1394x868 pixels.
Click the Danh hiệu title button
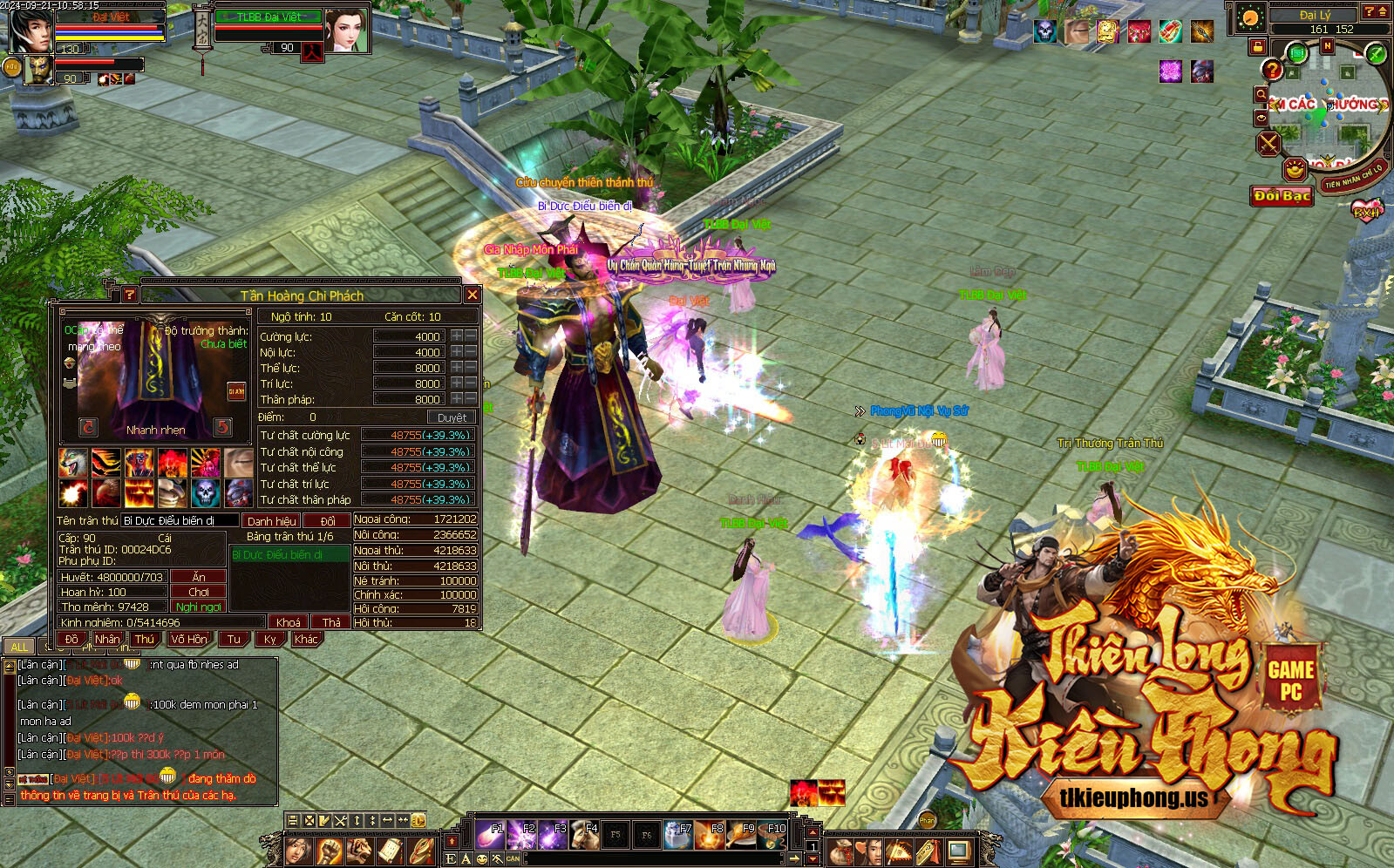(x=271, y=521)
